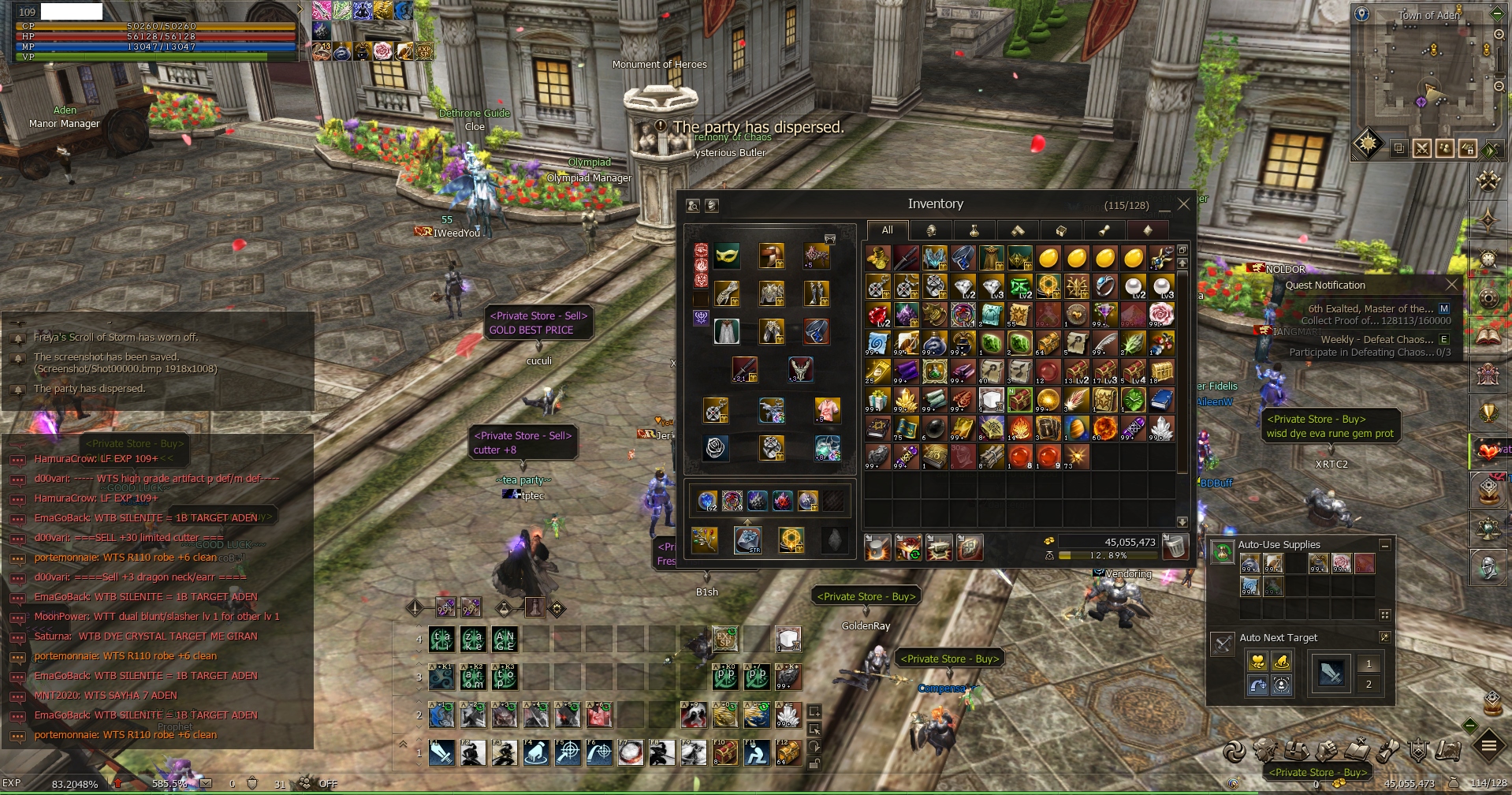This screenshot has height=795, width=1512.
Task: Activate the F11 sit action
Action: pos(757,753)
